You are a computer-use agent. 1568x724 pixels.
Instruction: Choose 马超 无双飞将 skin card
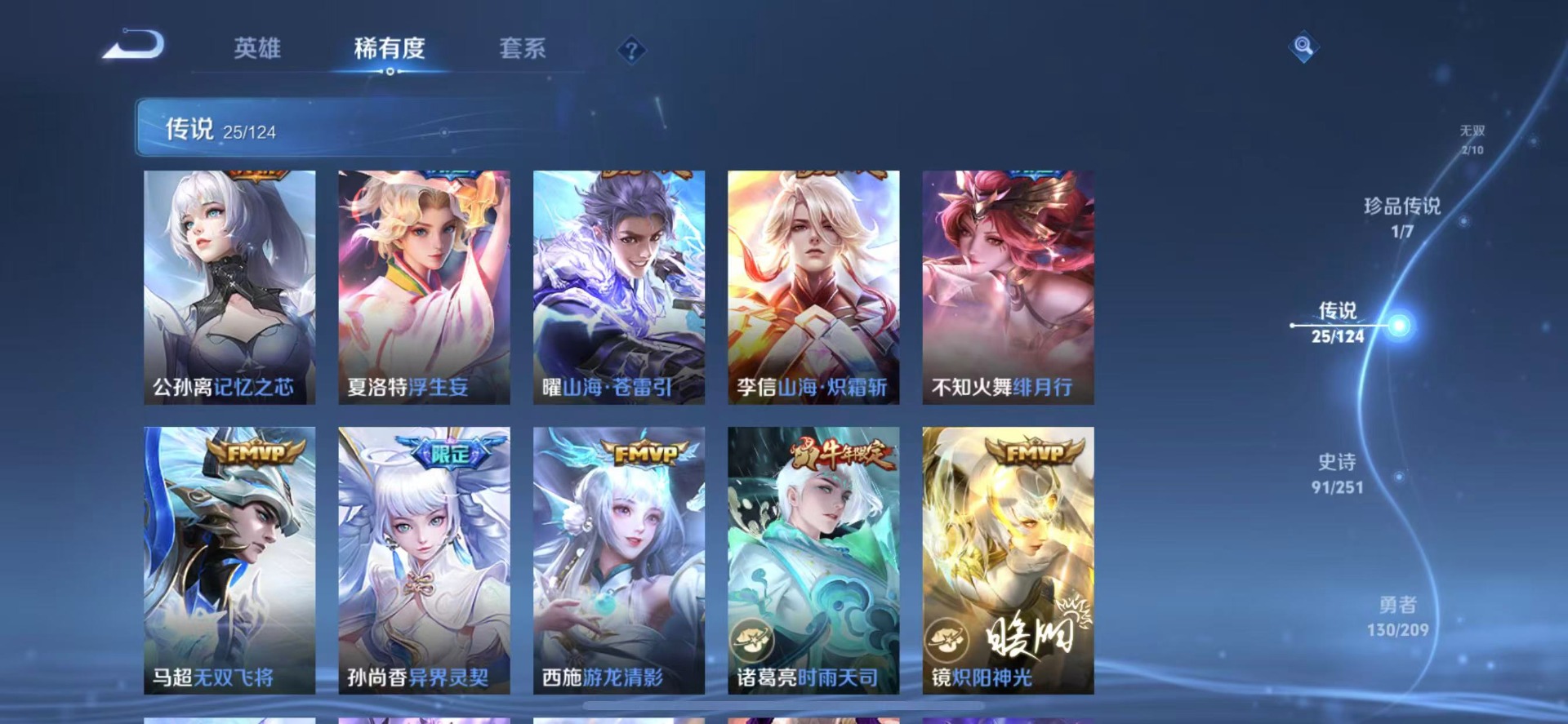point(229,560)
